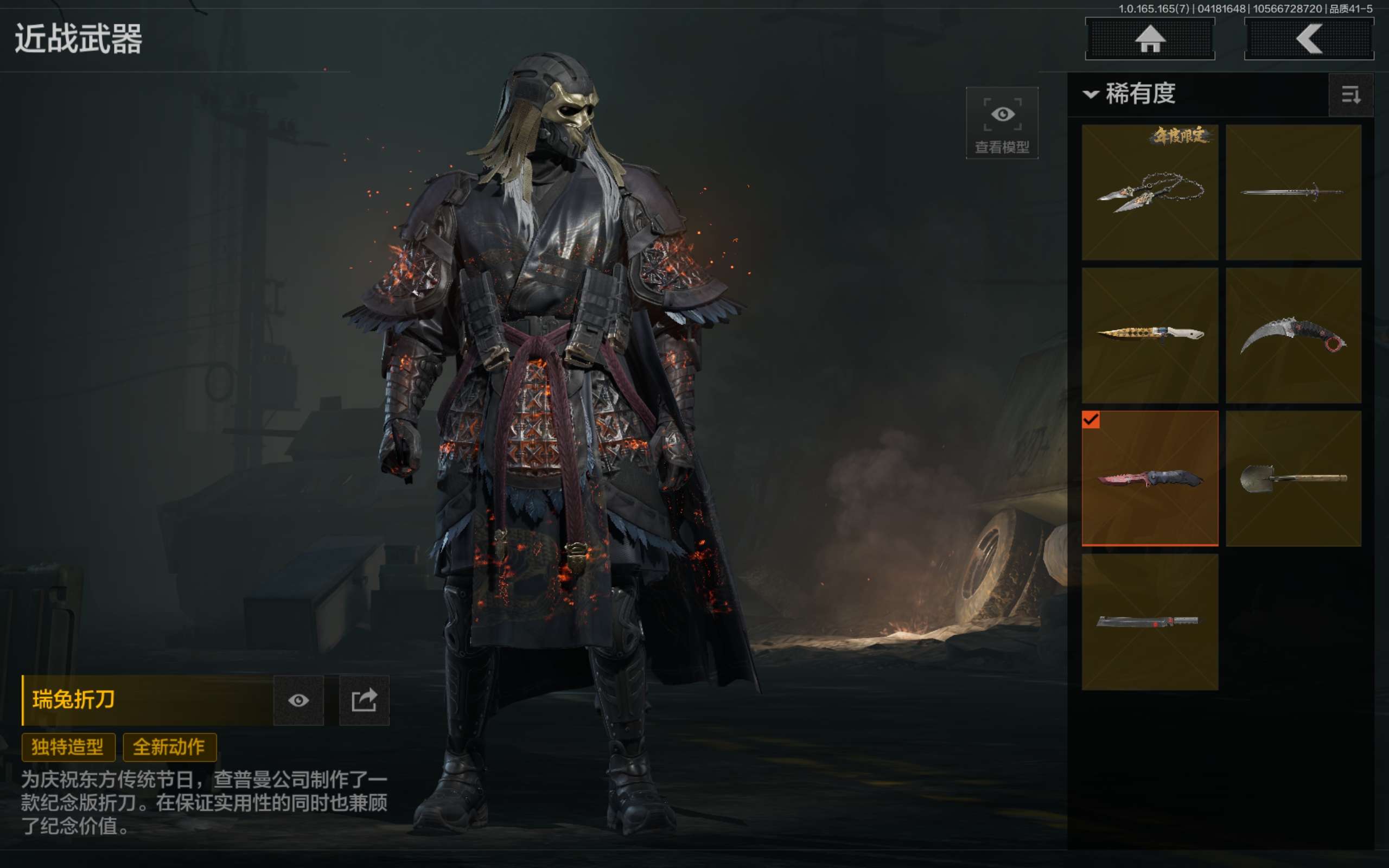Click the 独特造型 tag
This screenshot has width=1389, height=868.
[x=68, y=747]
